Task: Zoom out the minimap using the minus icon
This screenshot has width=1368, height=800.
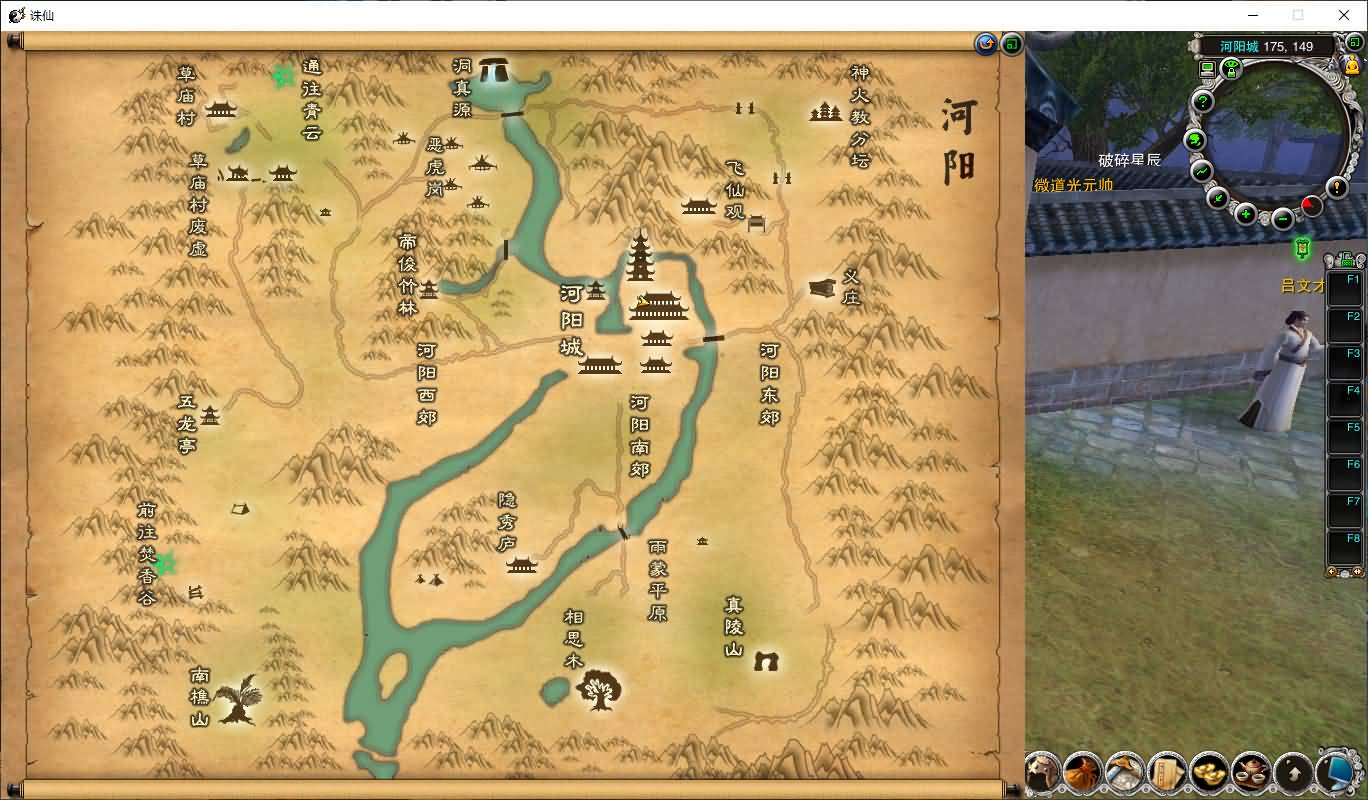Action: [x=1281, y=219]
